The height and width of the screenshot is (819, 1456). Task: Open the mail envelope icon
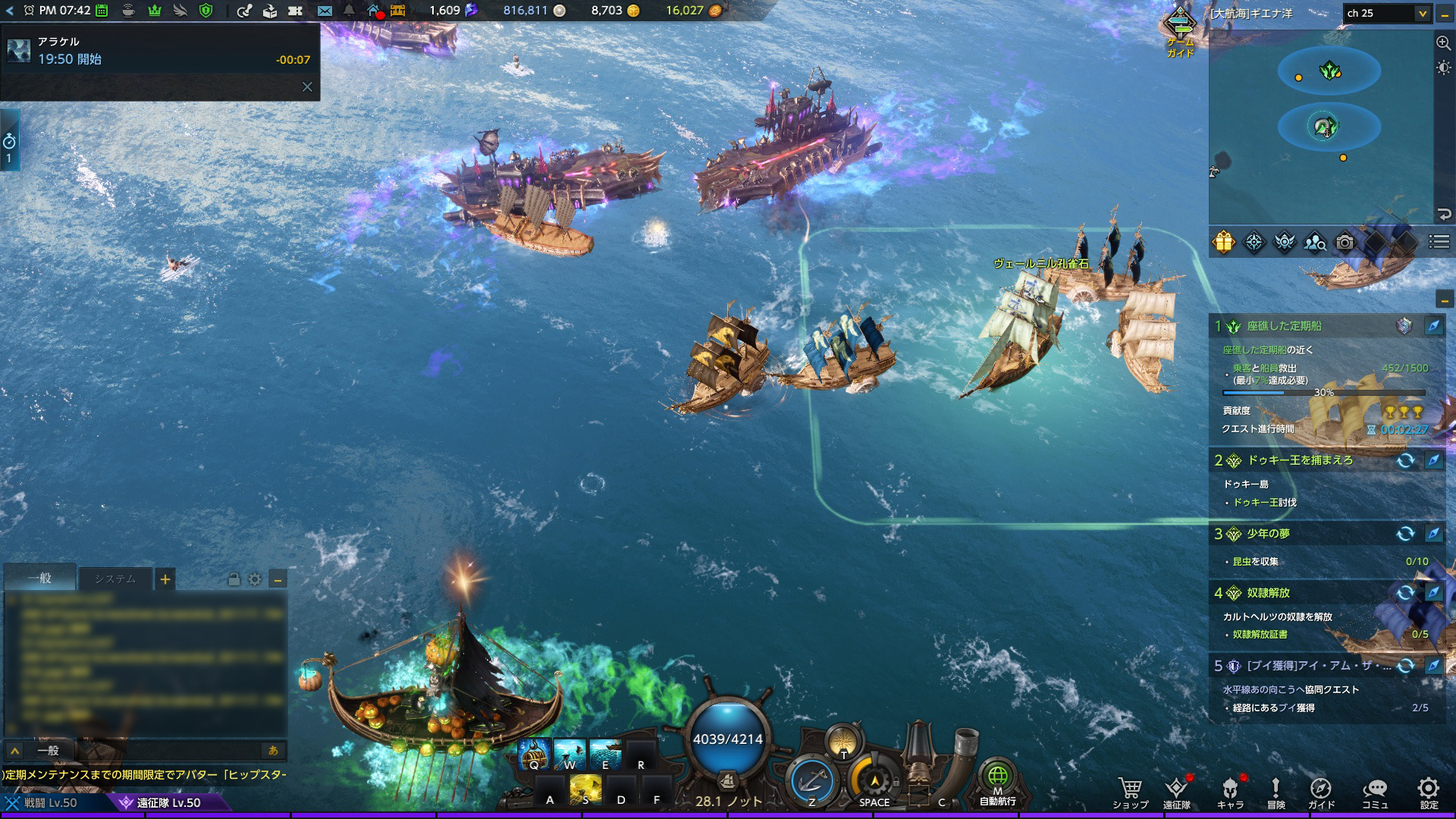point(325,11)
